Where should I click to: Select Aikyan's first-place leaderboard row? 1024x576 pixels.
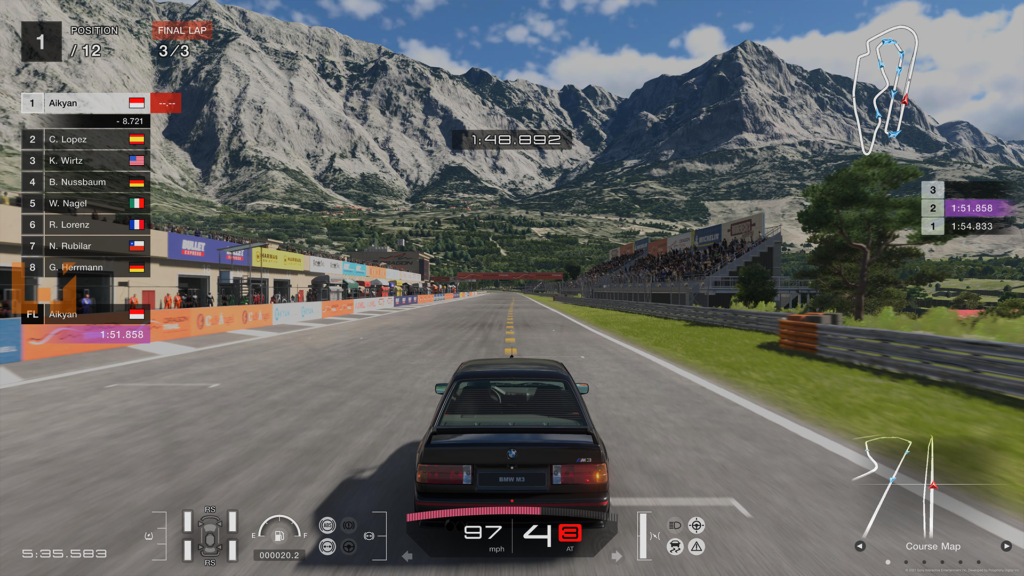point(85,103)
